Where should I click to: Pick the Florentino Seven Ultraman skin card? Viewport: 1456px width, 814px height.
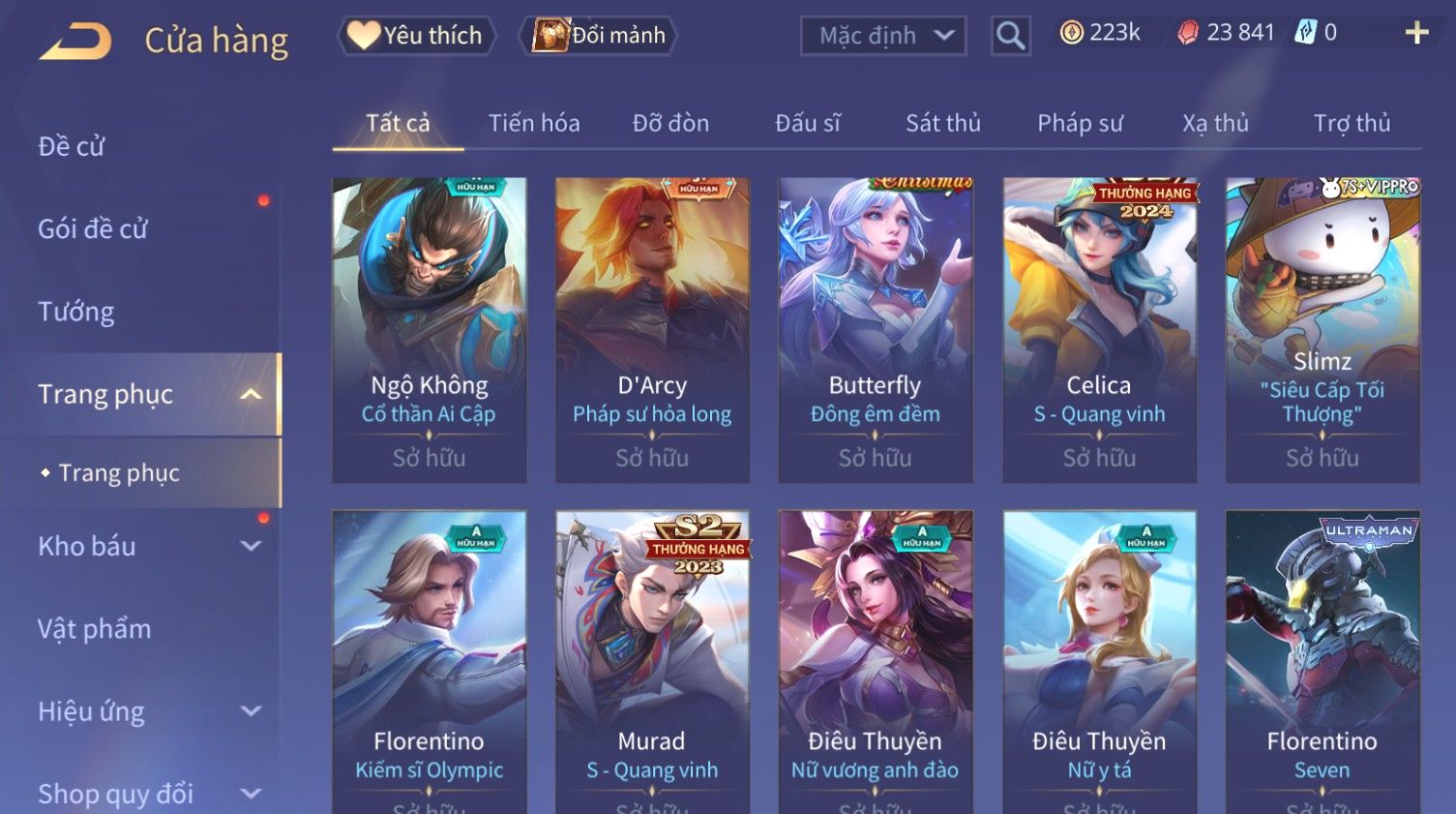1322,658
